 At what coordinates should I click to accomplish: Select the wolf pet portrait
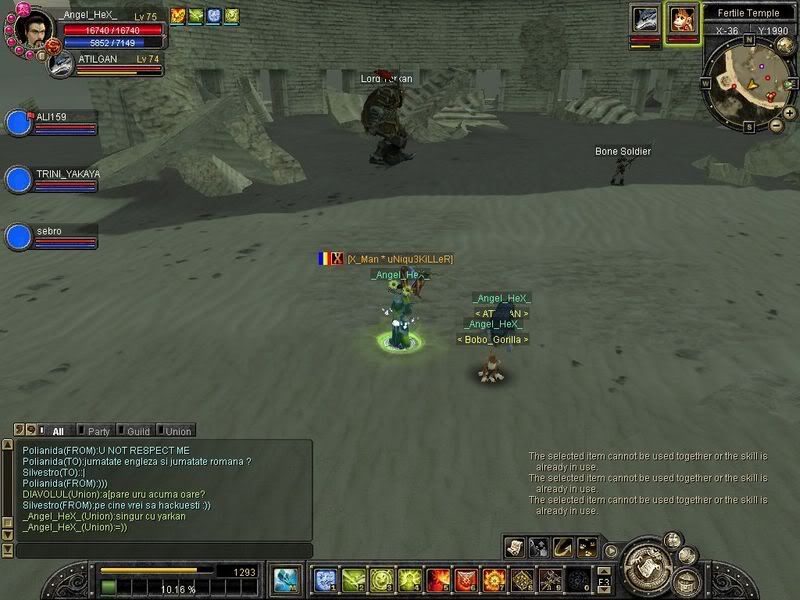(x=645, y=20)
